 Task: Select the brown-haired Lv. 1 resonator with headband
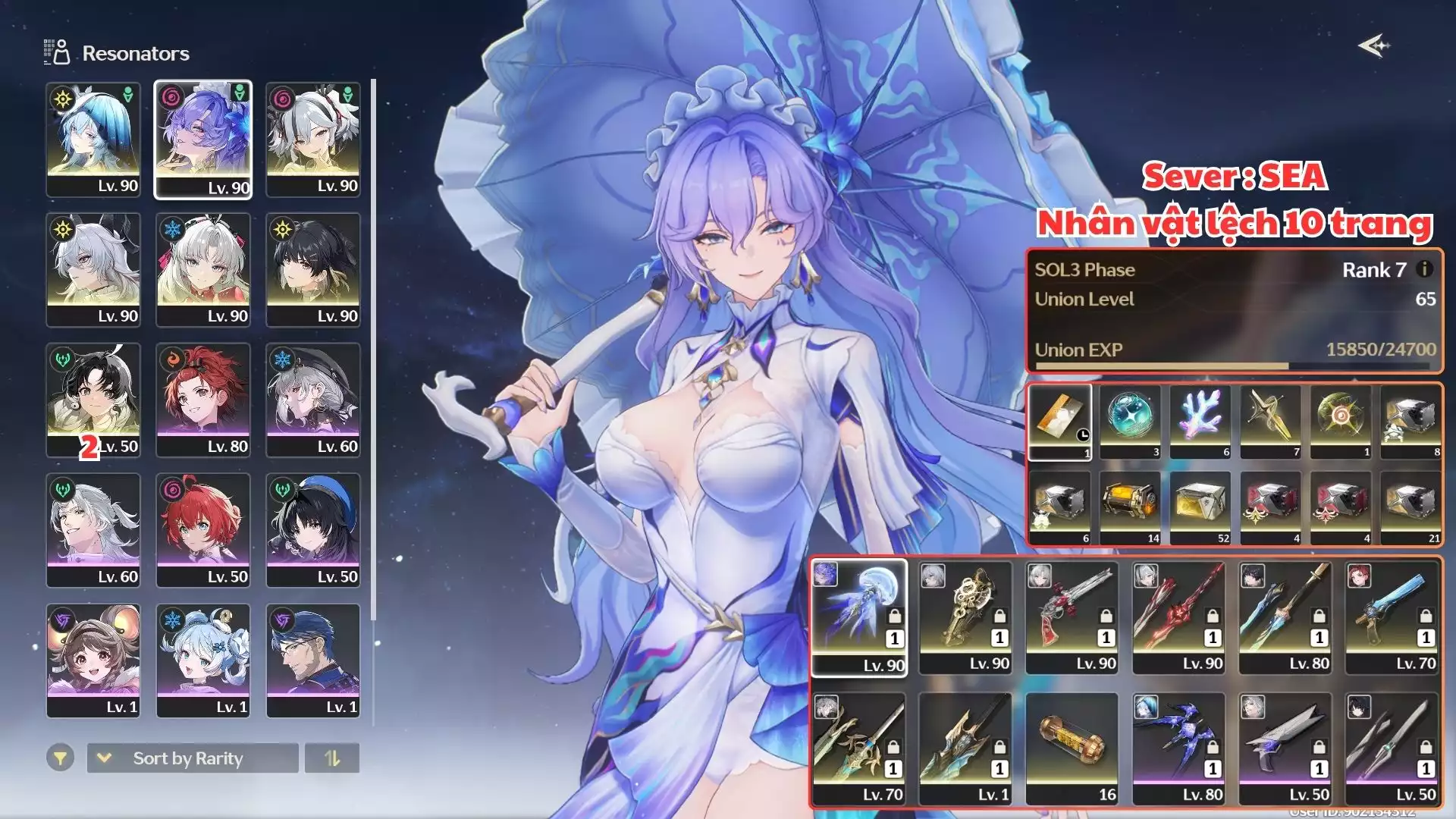click(x=93, y=661)
